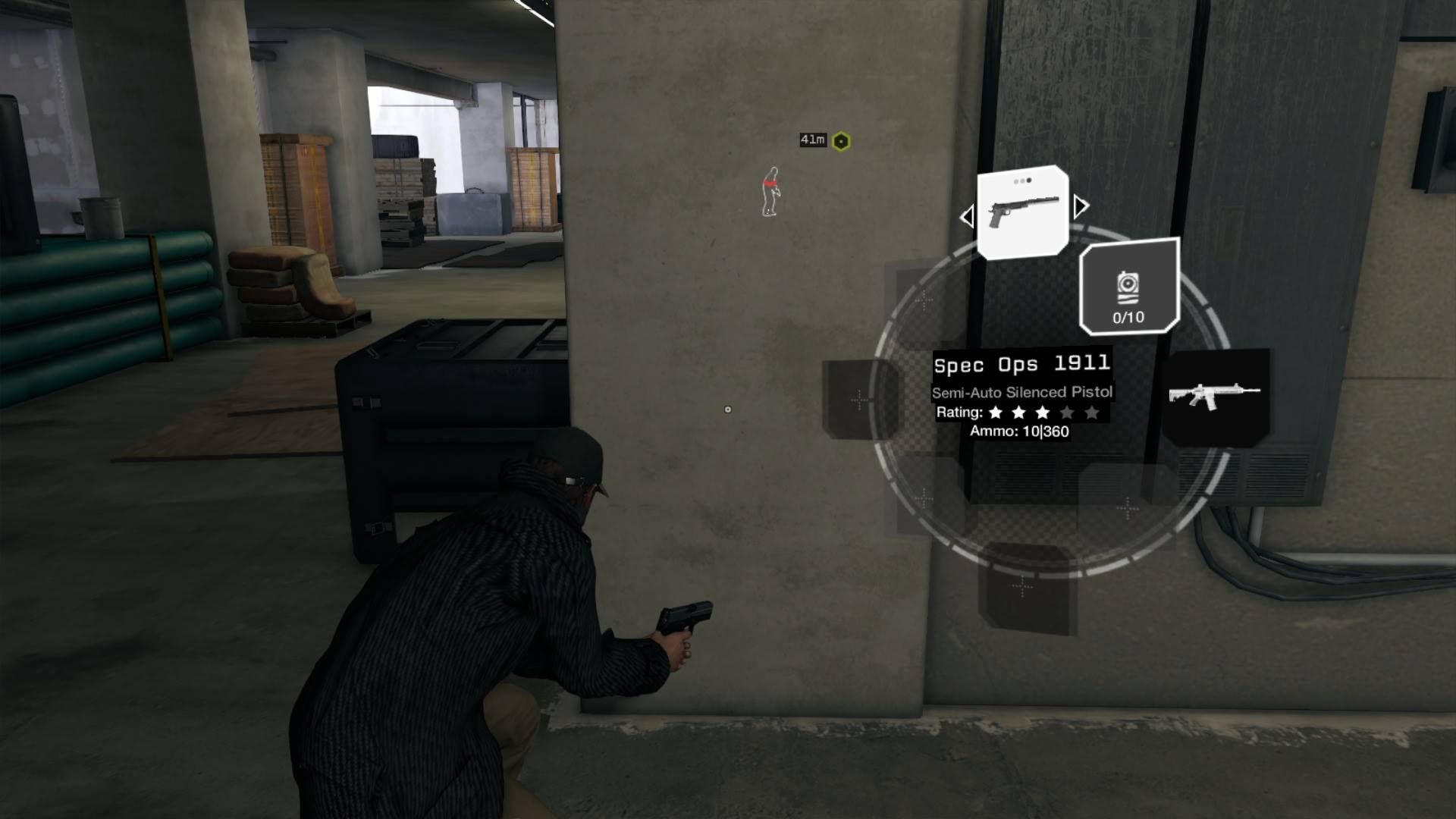Viewport: 1456px width, 819px height.
Task: Equip the assault rifle slot
Action: click(x=1215, y=395)
